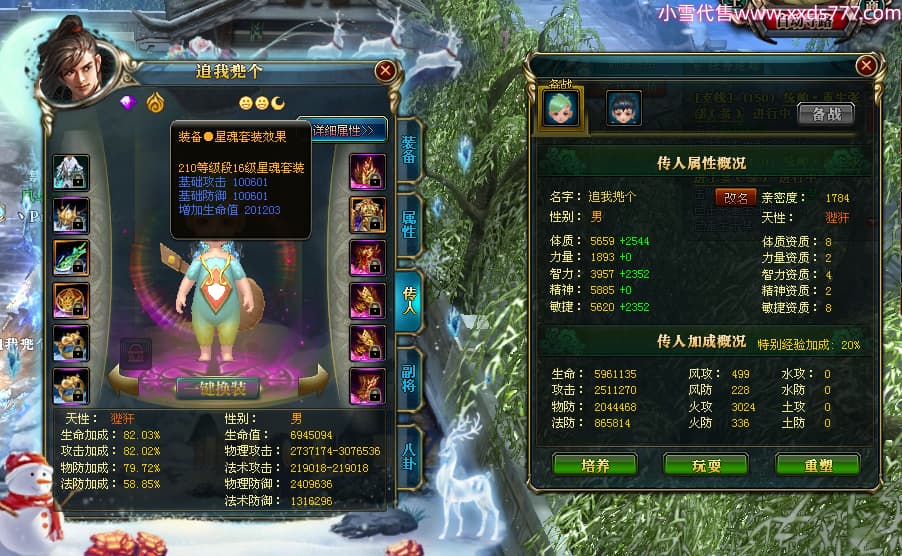Switch to the 装备 tab

409,151
